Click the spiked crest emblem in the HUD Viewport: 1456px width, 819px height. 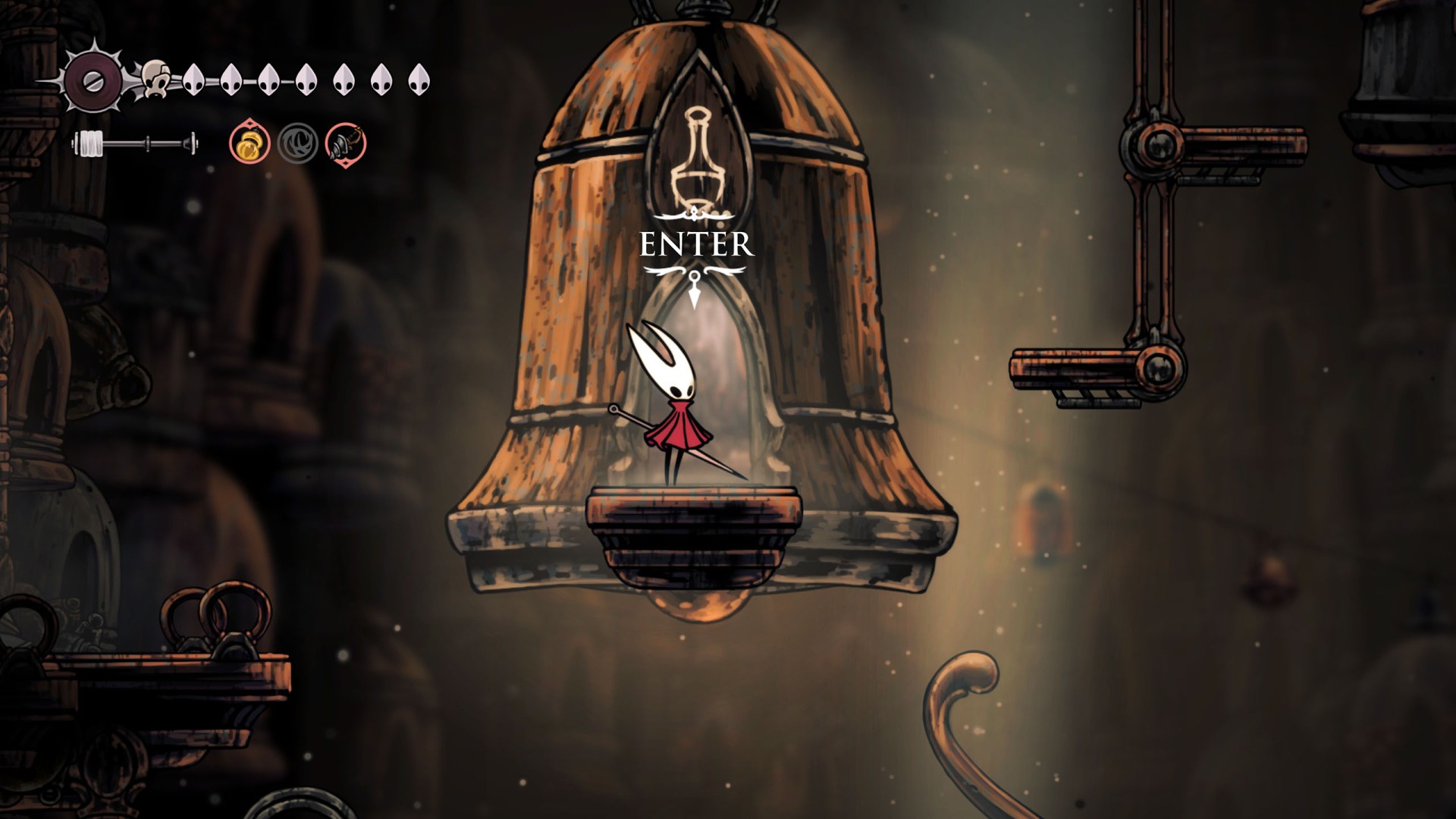tap(93, 80)
